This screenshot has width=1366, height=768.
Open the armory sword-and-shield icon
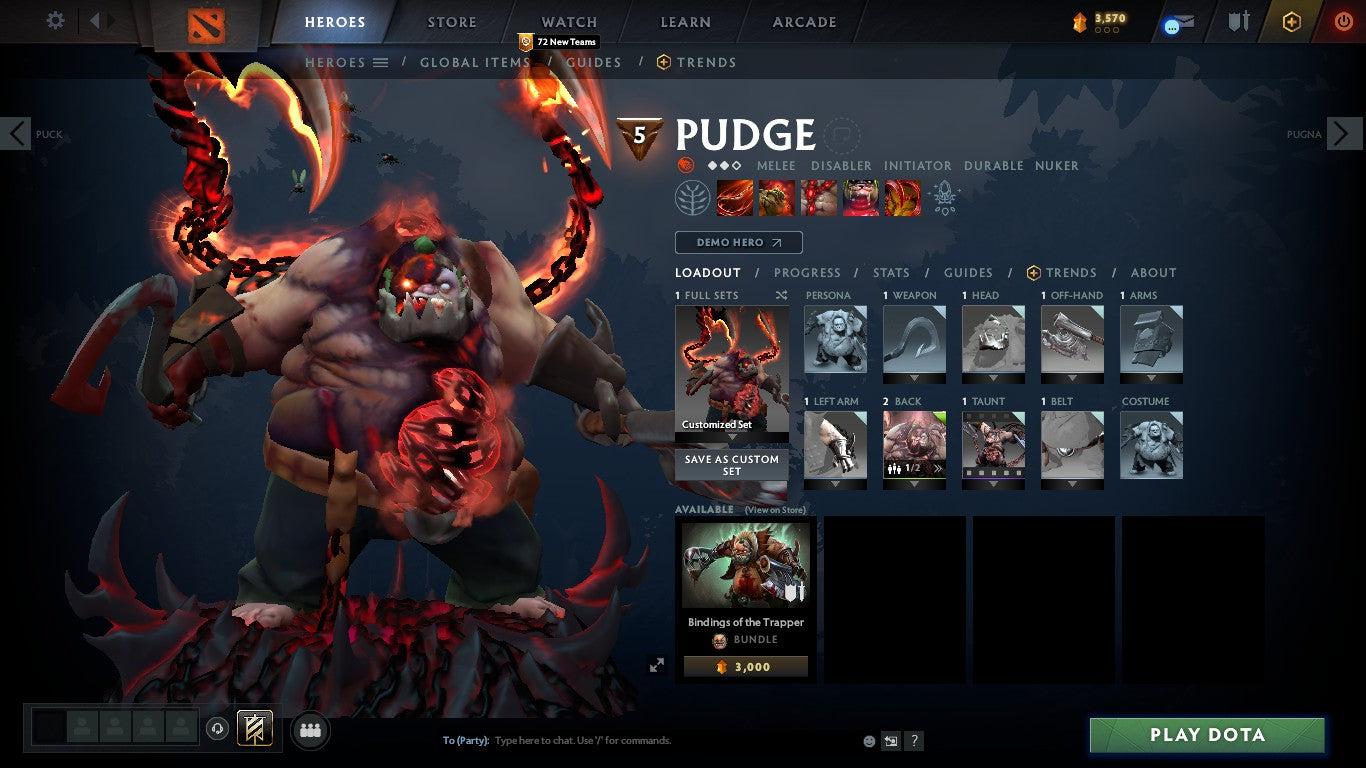[x=1238, y=22]
